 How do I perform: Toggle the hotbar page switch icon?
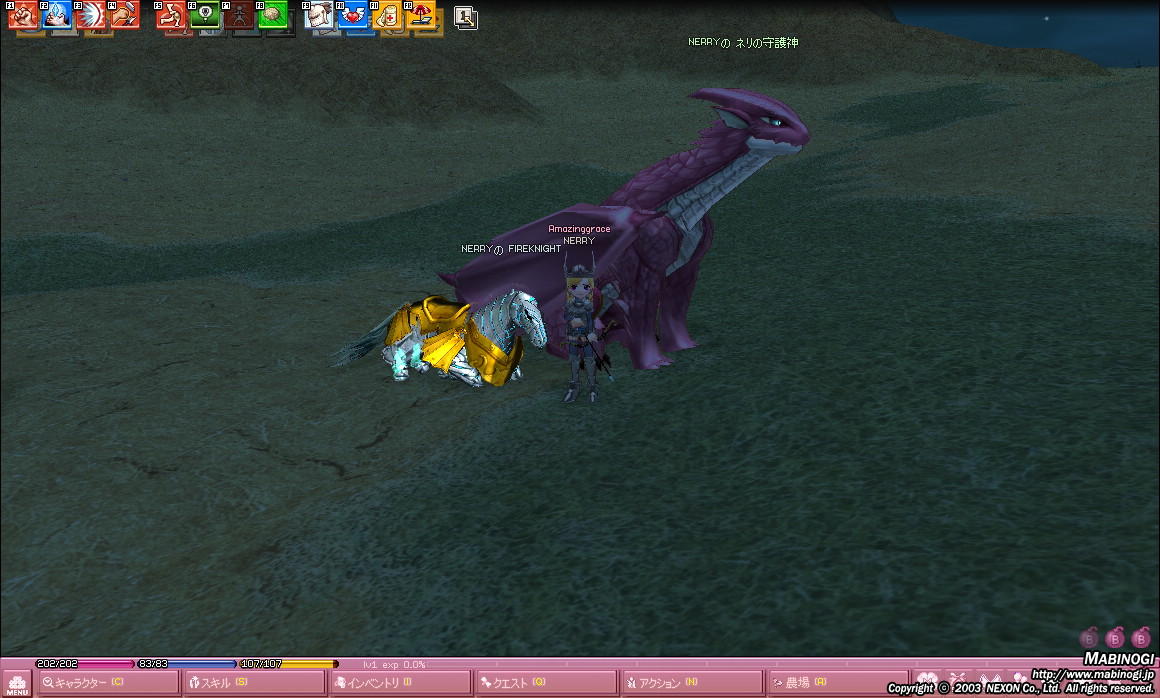[x=465, y=16]
